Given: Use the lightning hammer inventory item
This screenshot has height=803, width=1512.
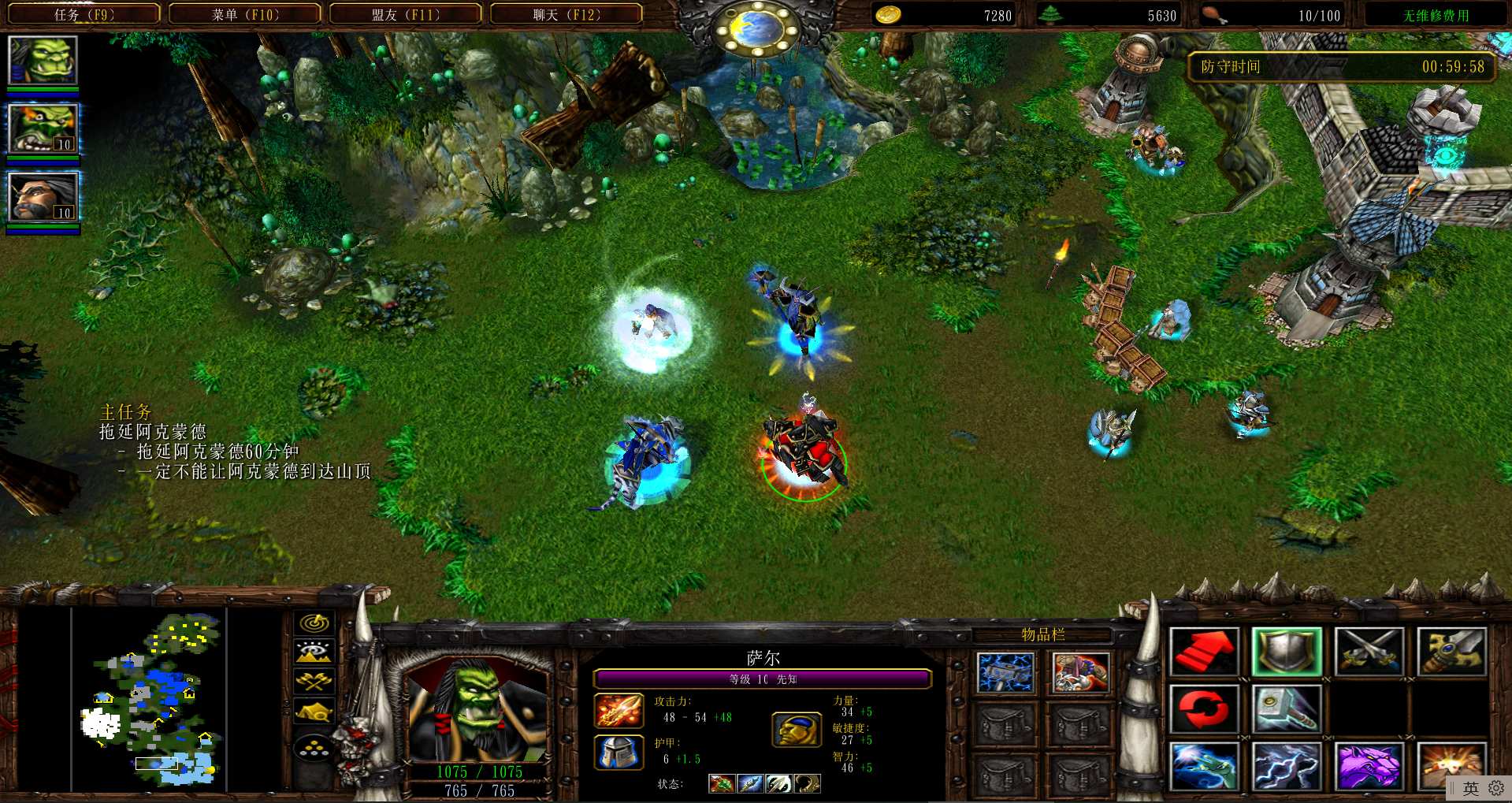Looking at the screenshot, I should coord(1005,673).
